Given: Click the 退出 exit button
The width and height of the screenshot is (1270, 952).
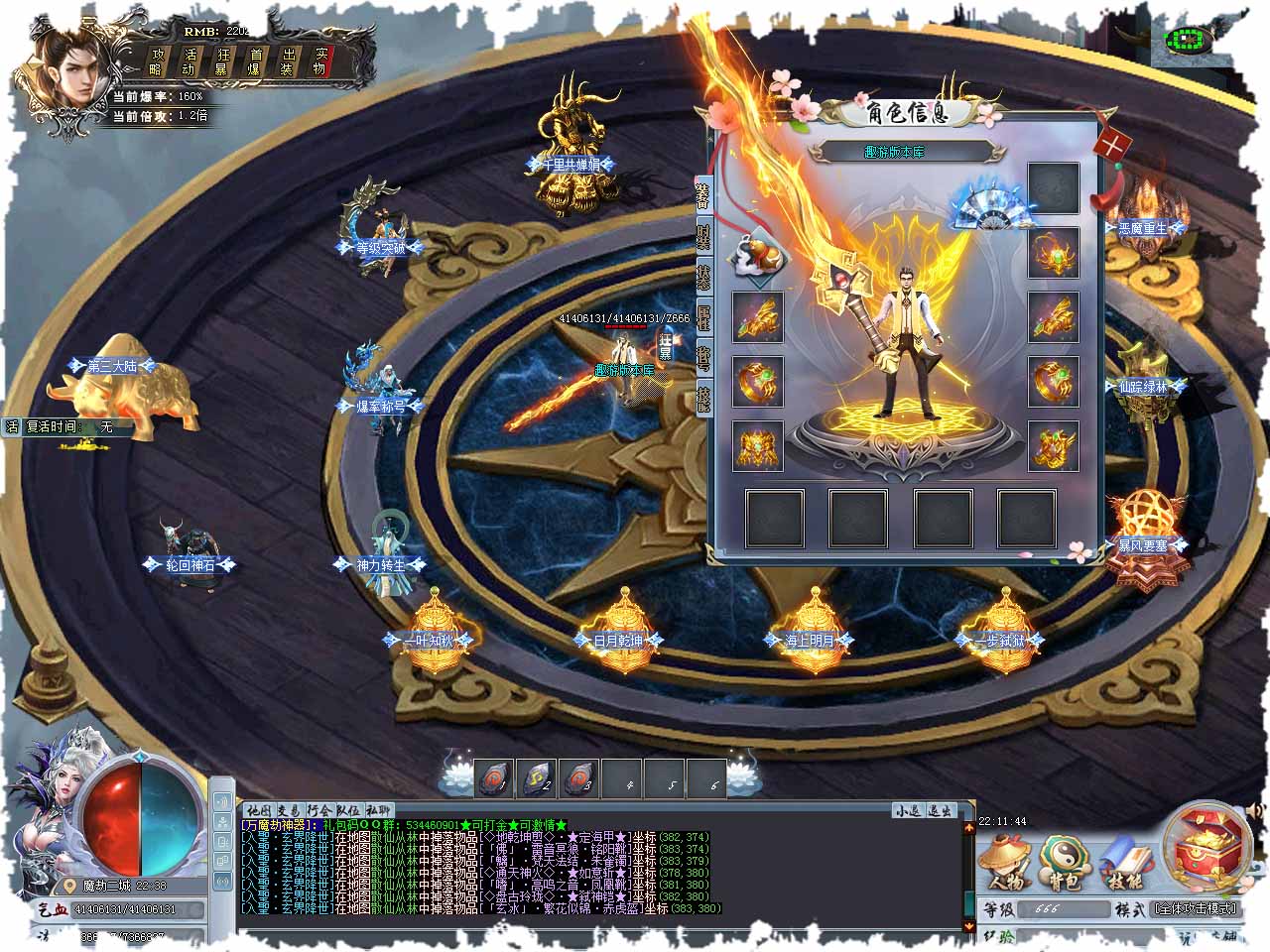Looking at the screenshot, I should point(940,810).
